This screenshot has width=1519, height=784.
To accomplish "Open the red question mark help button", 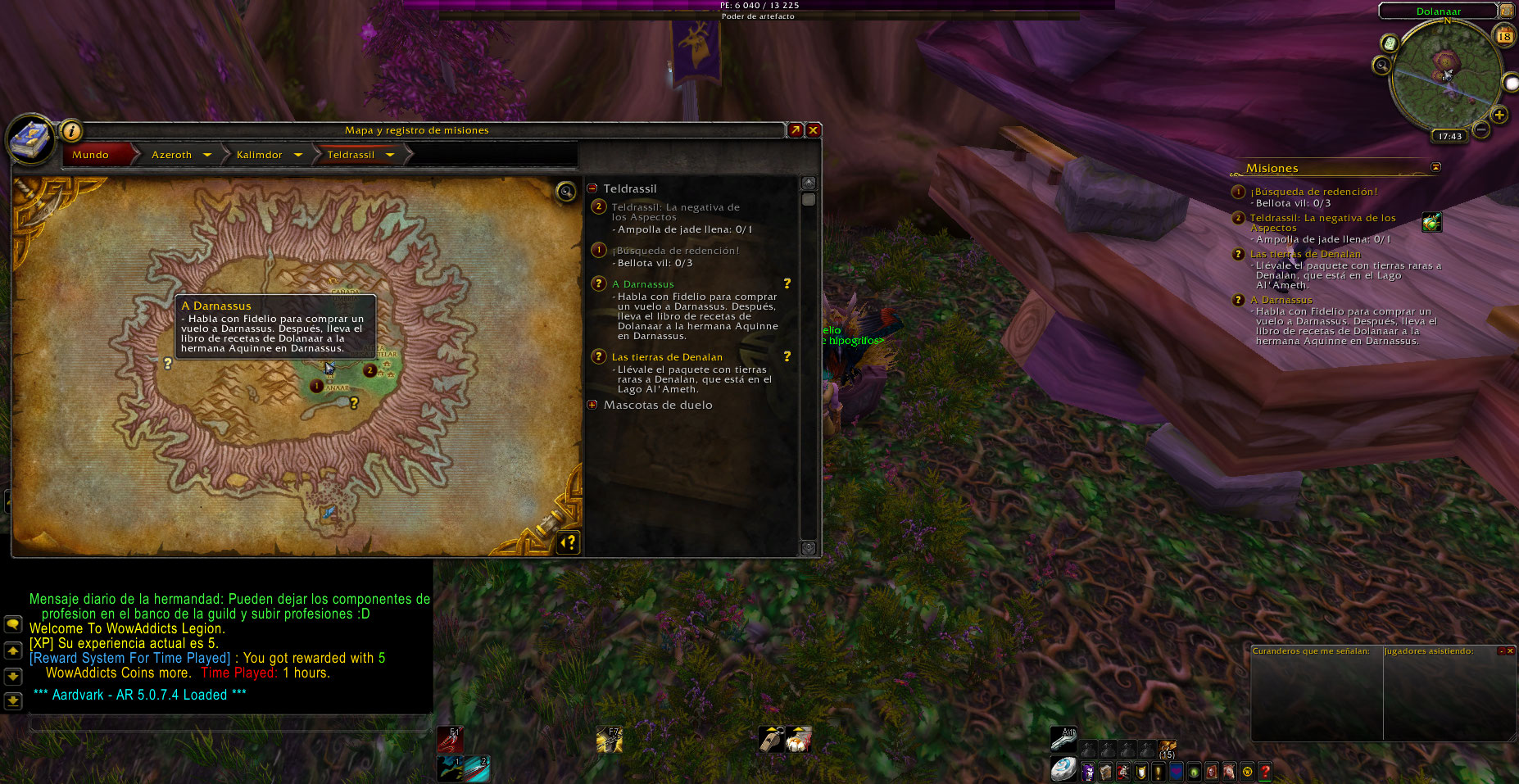I will (1265, 771).
